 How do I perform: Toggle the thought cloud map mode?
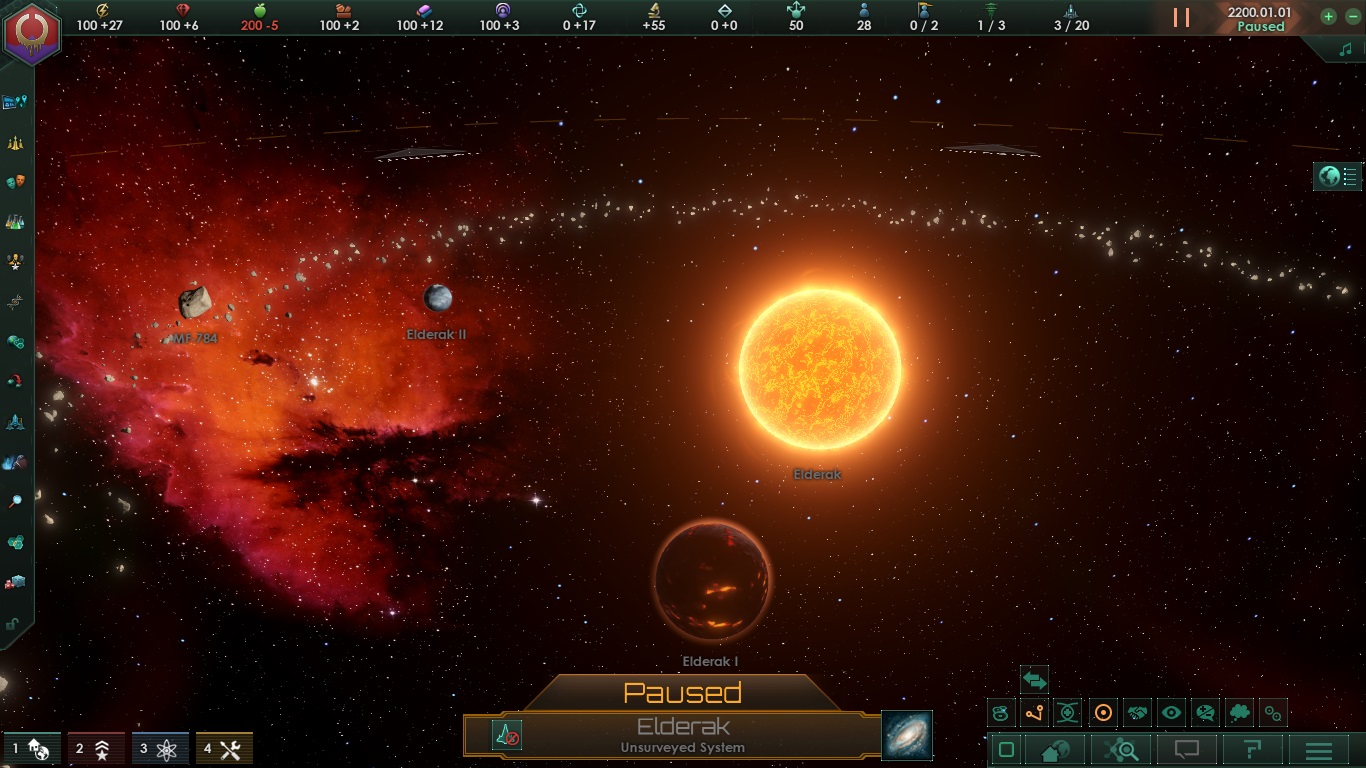coord(1239,713)
